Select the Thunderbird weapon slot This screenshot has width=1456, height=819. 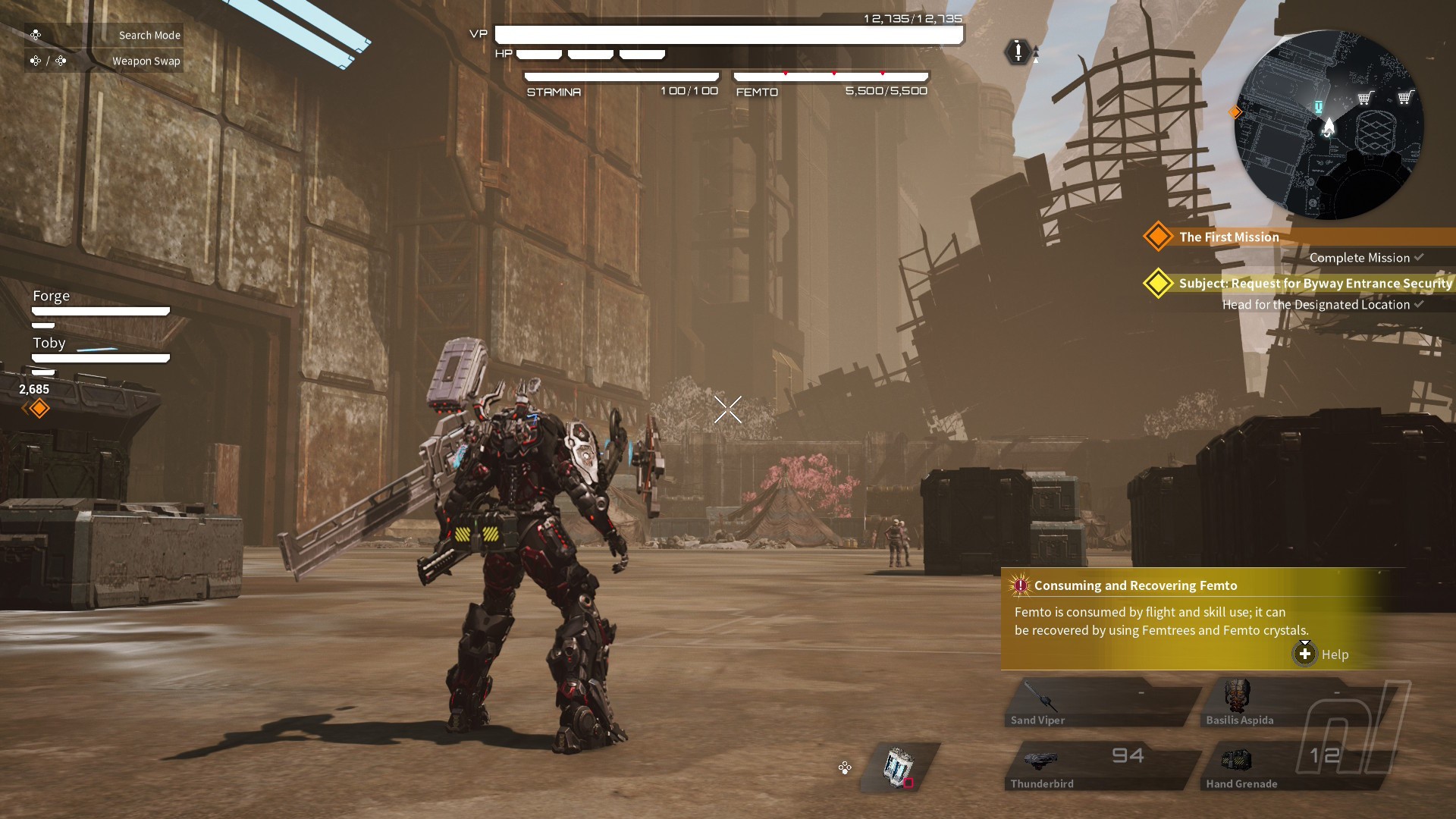pyautogui.click(x=1101, y=767)
